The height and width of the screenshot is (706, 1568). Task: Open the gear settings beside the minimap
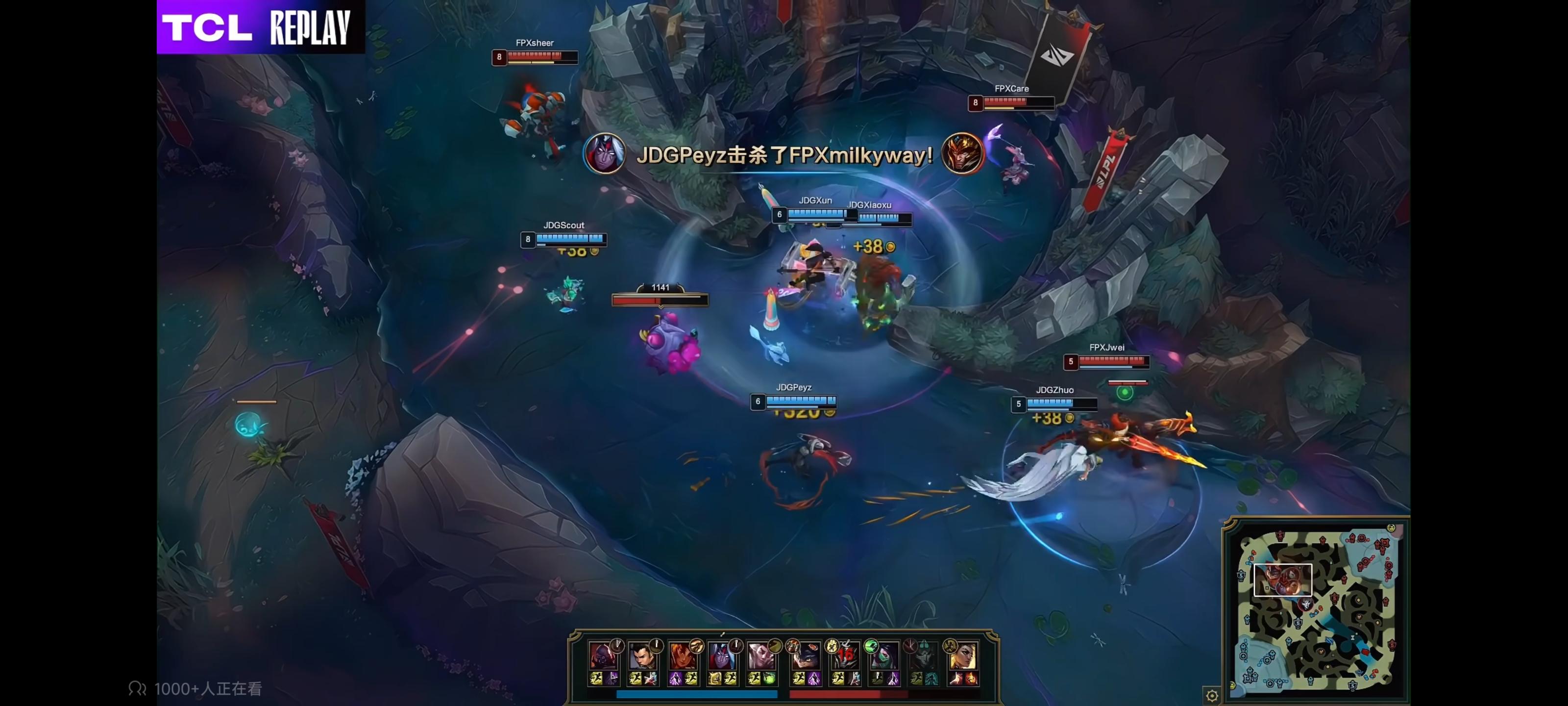click(1212, 696)
